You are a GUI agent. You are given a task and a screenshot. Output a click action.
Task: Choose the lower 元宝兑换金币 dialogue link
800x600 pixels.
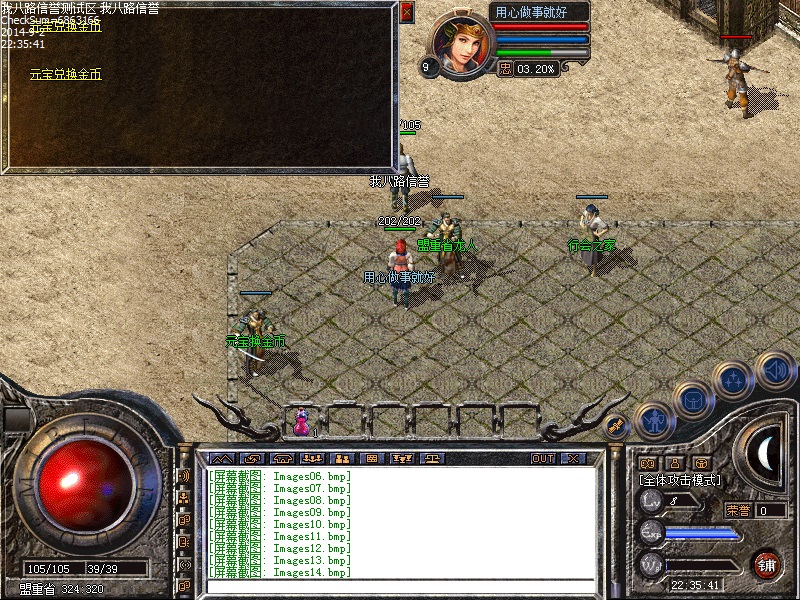[x=65, y=75]
